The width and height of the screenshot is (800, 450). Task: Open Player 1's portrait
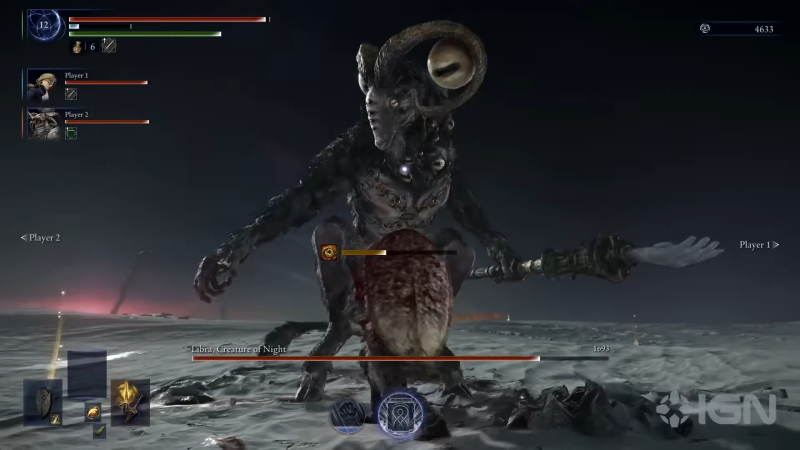pos(44,84)
